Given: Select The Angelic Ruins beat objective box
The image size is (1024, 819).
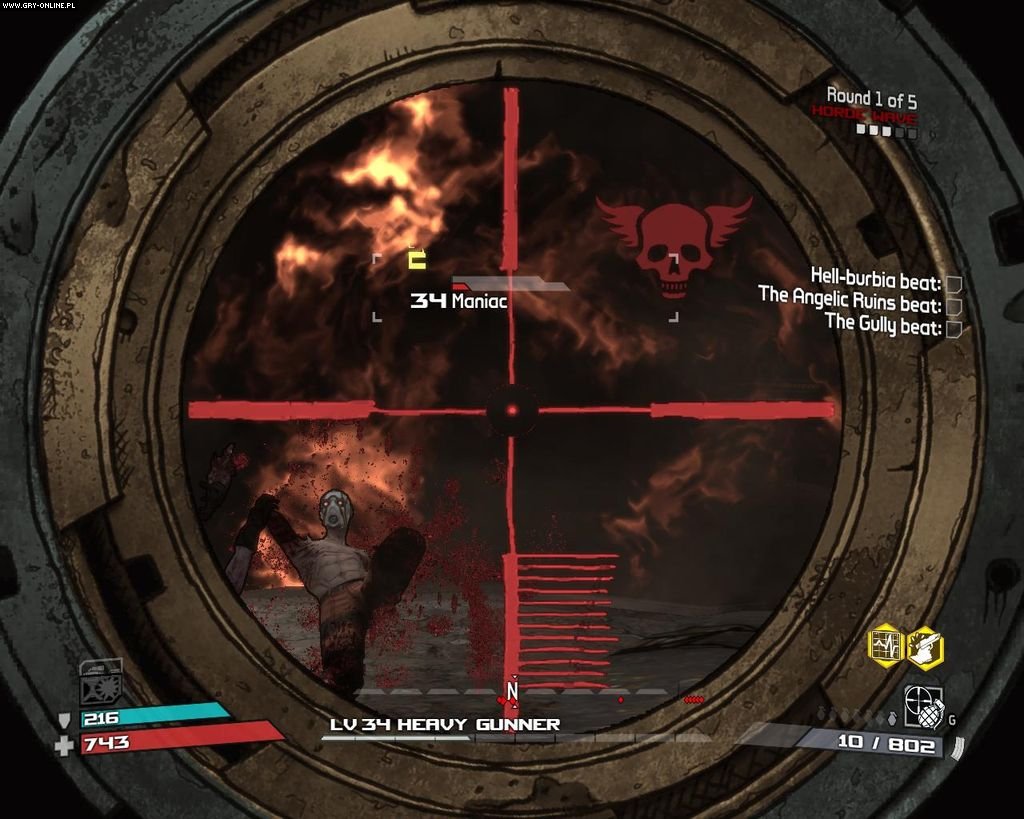Looking at the screenshot, I should click(x=953, y=305).
